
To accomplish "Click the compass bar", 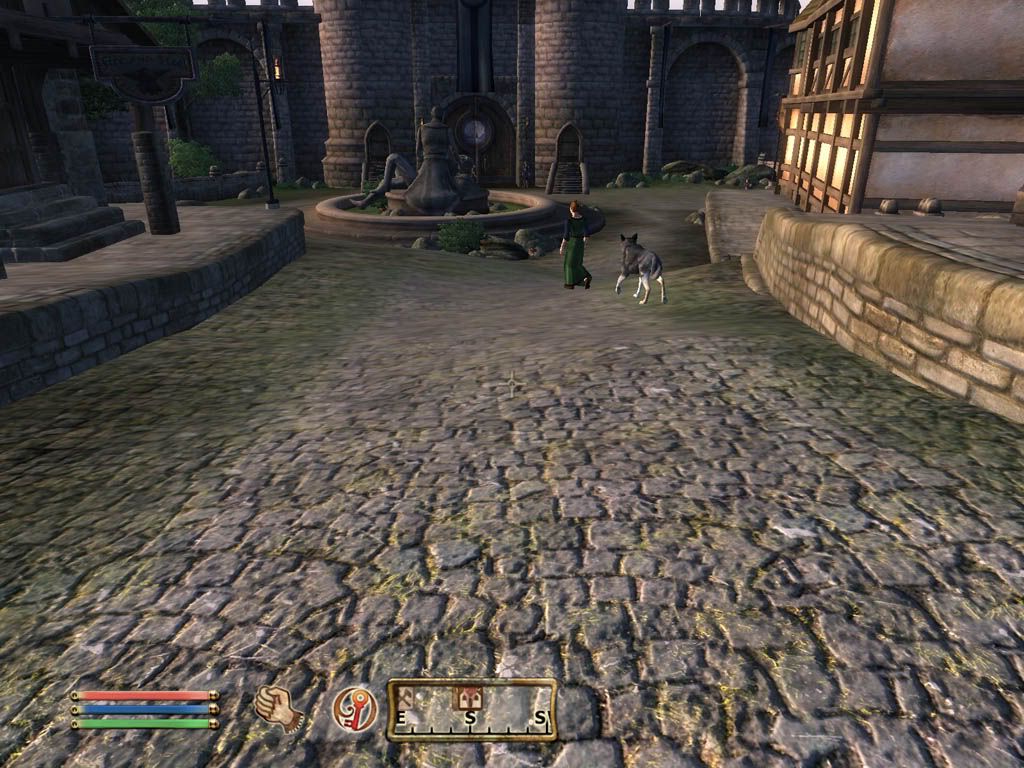I will click(471, 710).
